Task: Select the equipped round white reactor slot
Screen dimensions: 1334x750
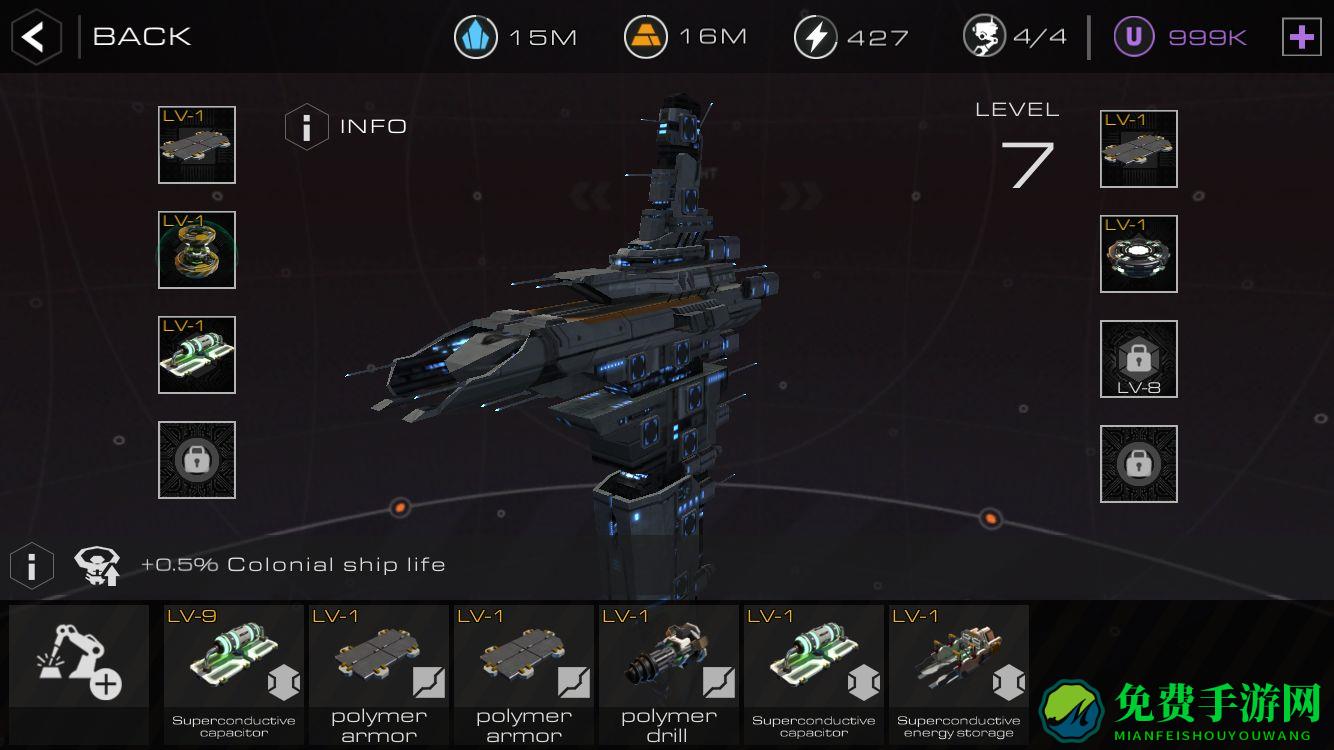Action: tap(1138, 254)
